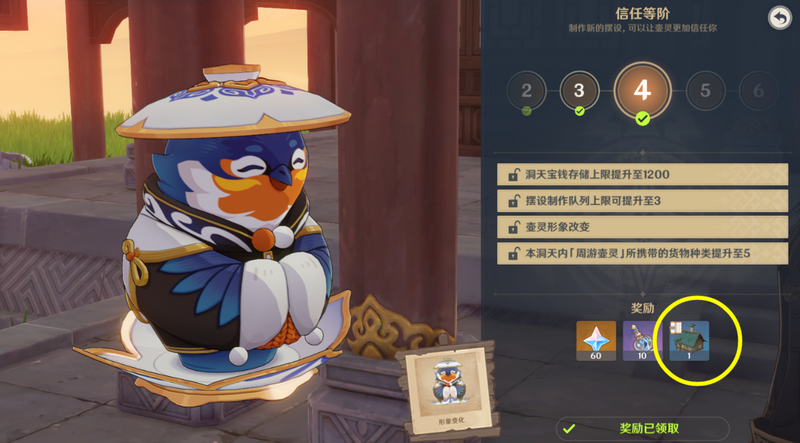This screenshot has width=800, height=443.
Task: Click the back arrow button
Action: point(779,18)
